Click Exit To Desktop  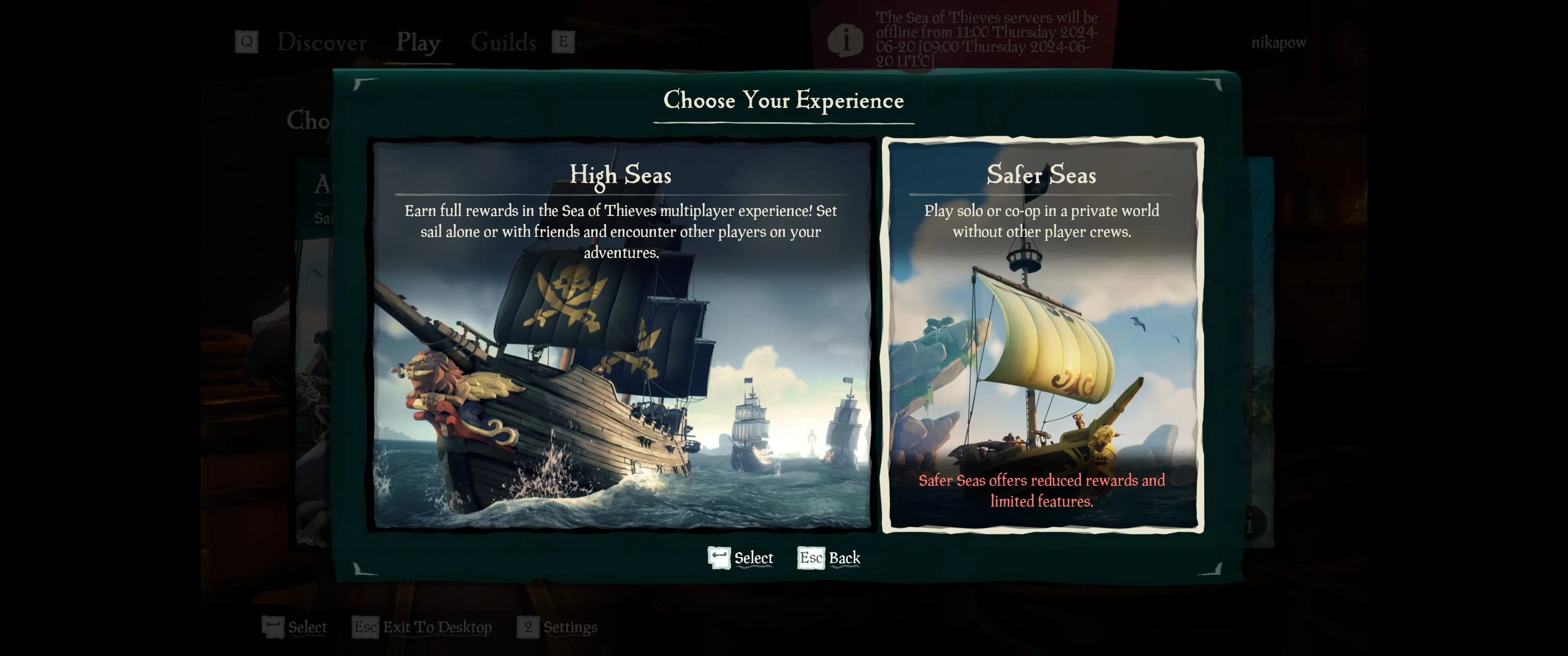click(437, 627)
